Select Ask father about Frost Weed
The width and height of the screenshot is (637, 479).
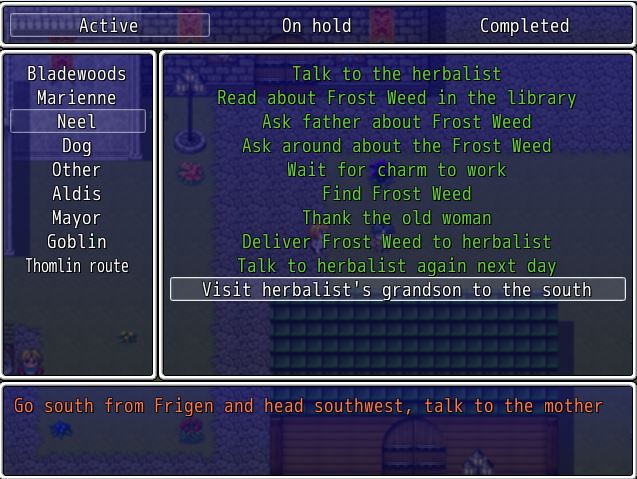397,122
